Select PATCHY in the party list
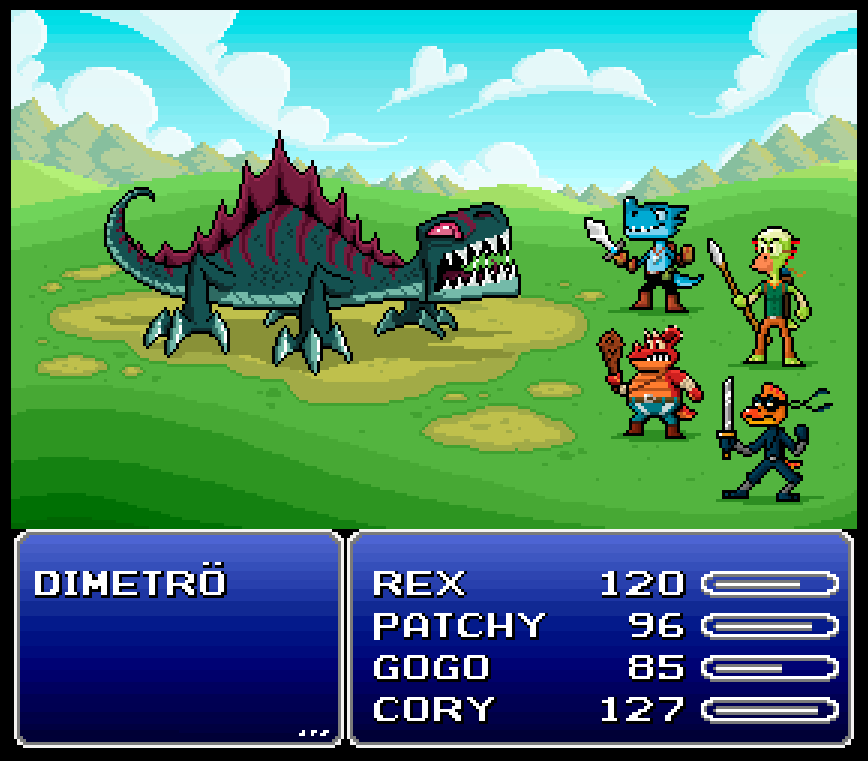Image resolution: width=868 pixels, height=761 pixels. coord(459,626)
